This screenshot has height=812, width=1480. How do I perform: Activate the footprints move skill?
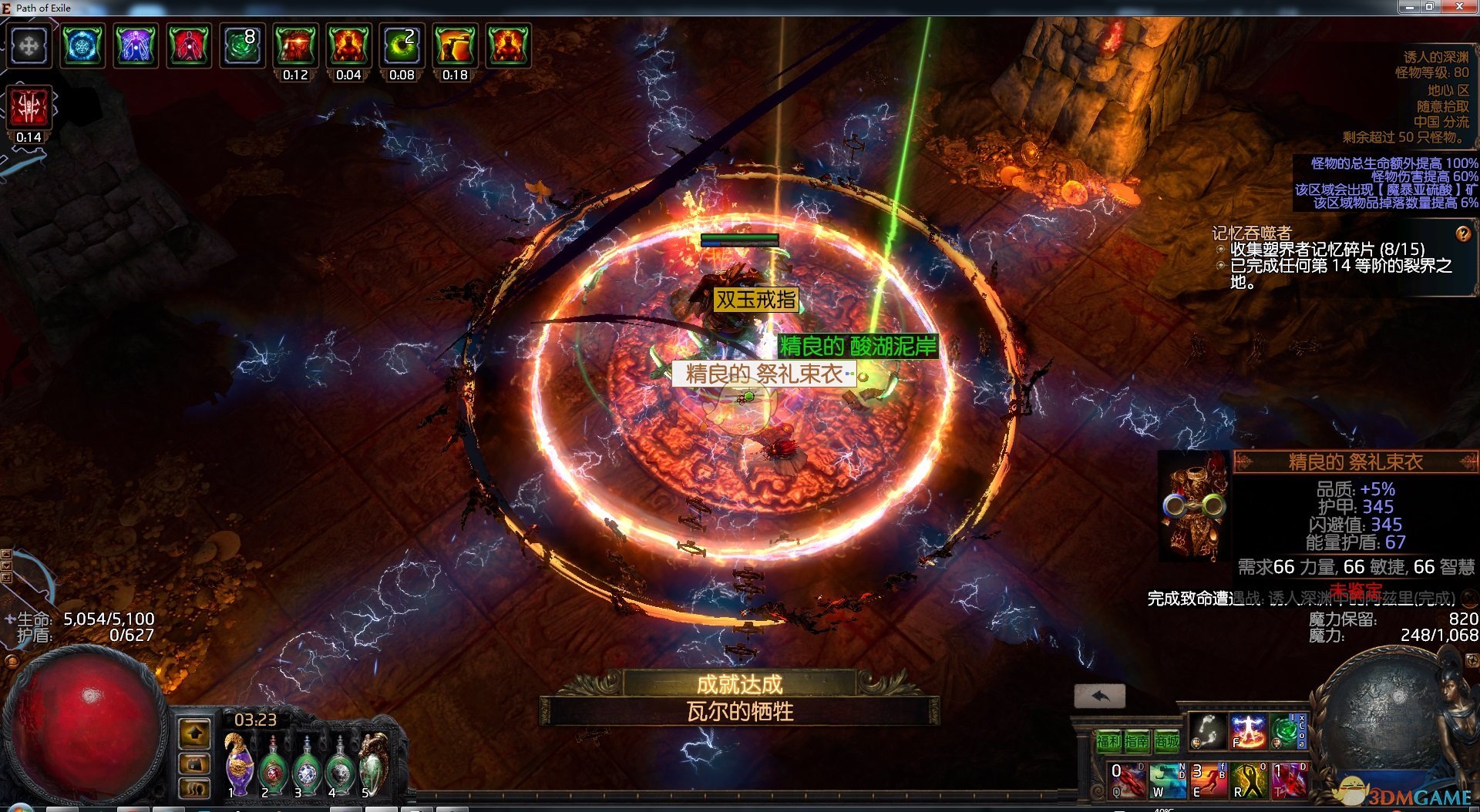coord(1207,730)
